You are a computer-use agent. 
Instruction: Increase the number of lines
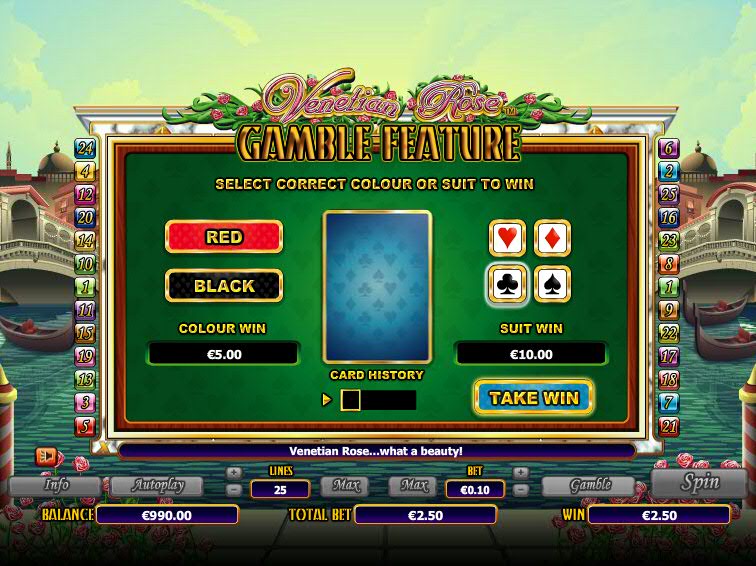[x=234, y=472]
